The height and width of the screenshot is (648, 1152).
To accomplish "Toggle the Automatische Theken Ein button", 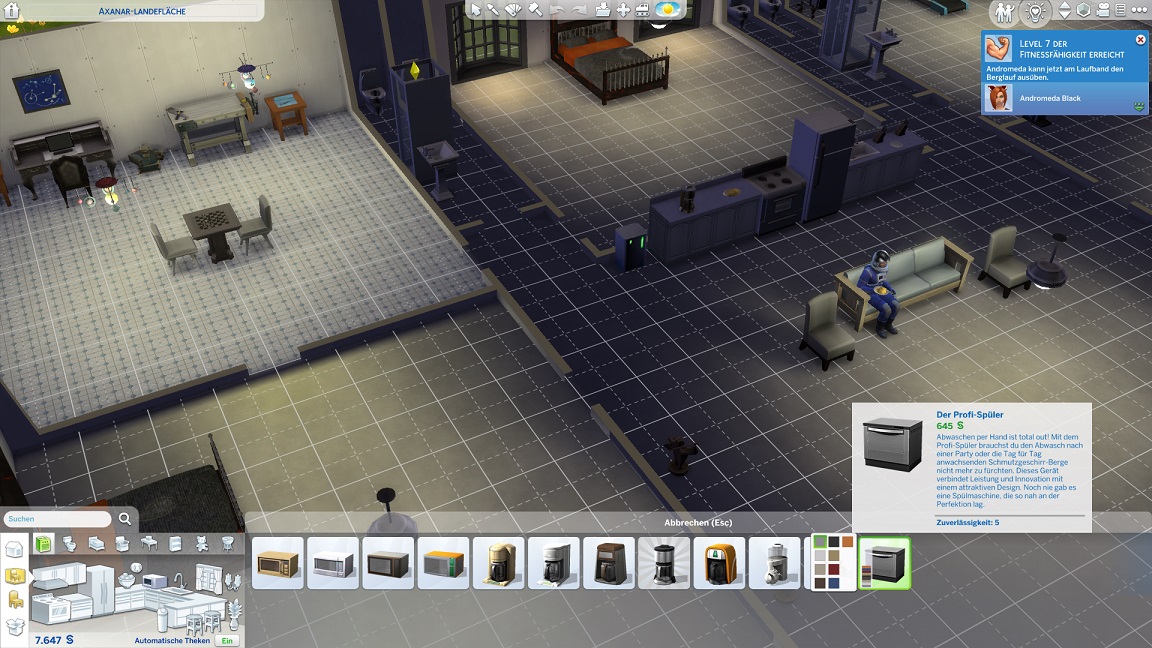I will (x=228, y=640).
